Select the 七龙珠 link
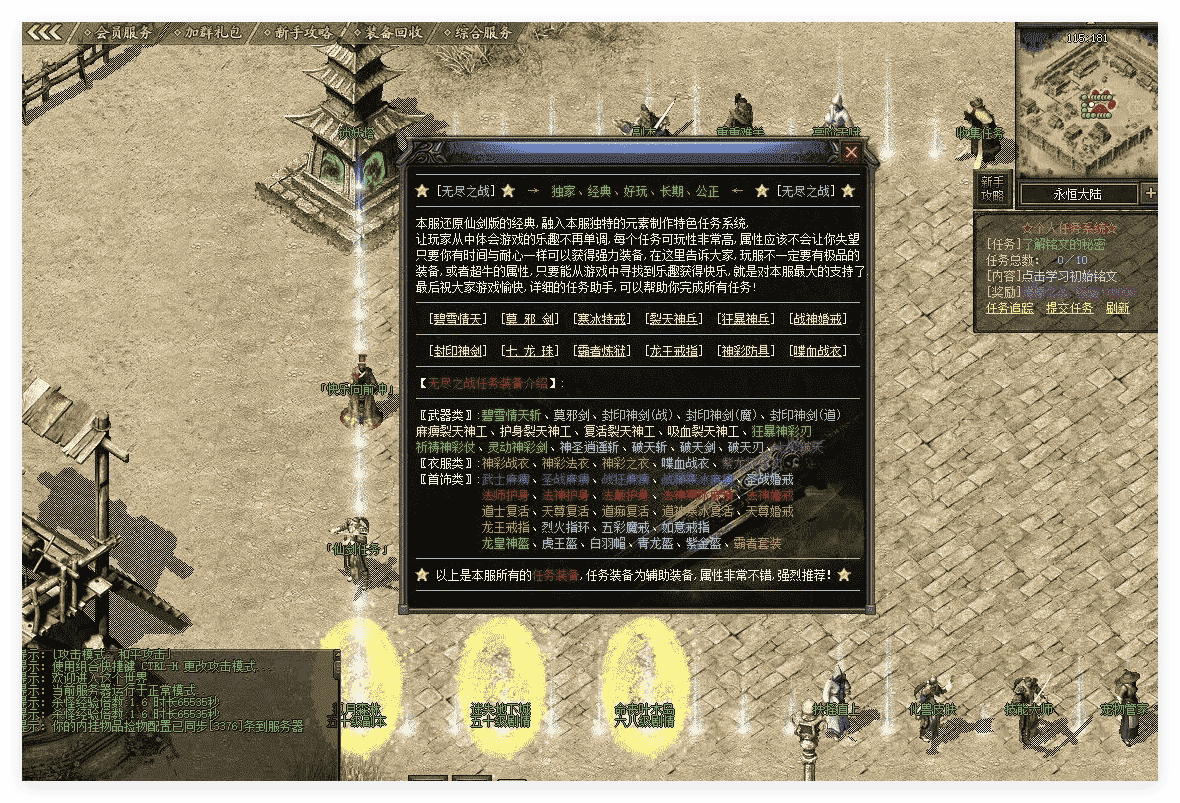1180x803 pixels. coord(530,351)
